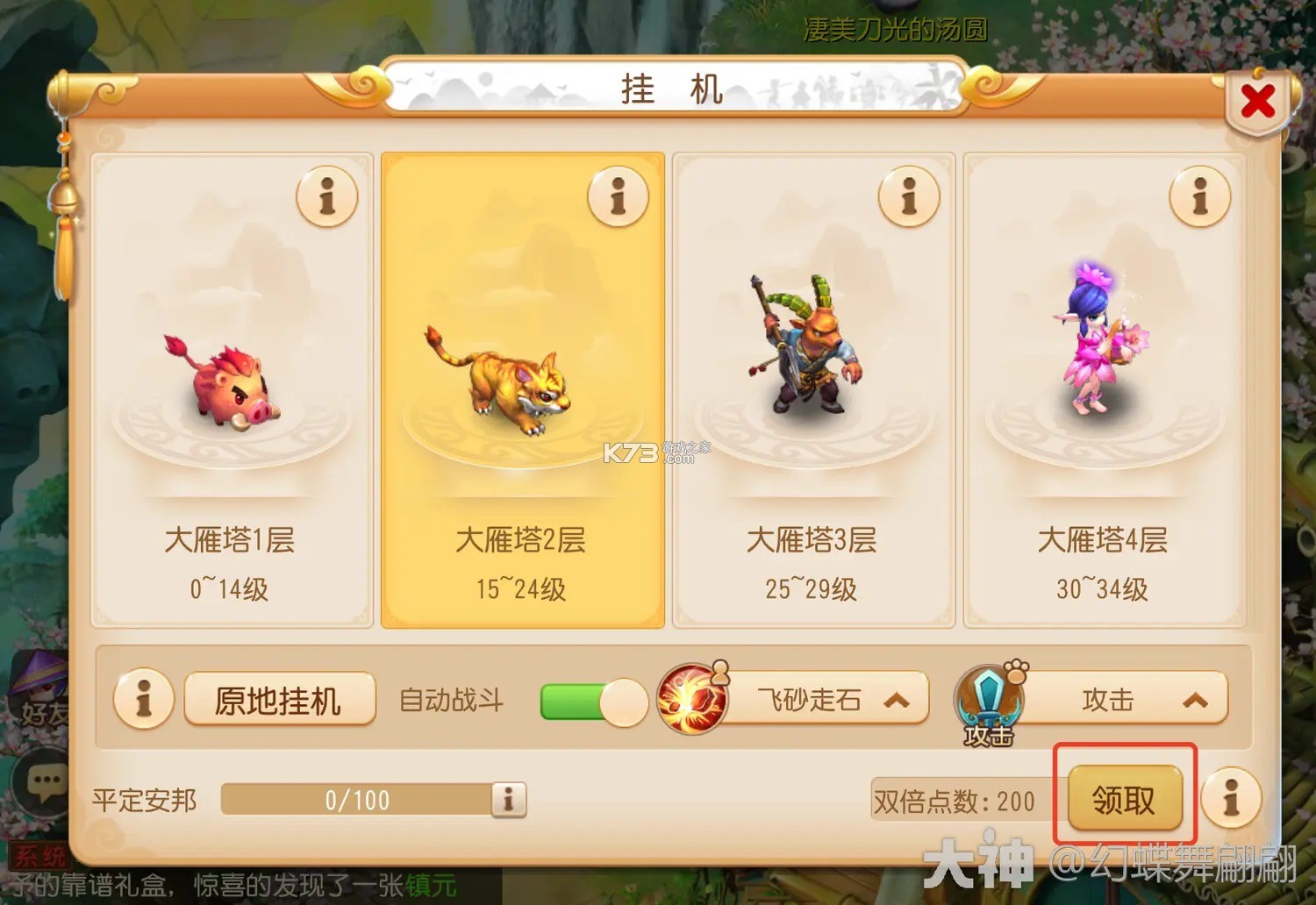Open info on the 大雁塔3层 card
Screen dimensions: 1316x905
[909, 197]
